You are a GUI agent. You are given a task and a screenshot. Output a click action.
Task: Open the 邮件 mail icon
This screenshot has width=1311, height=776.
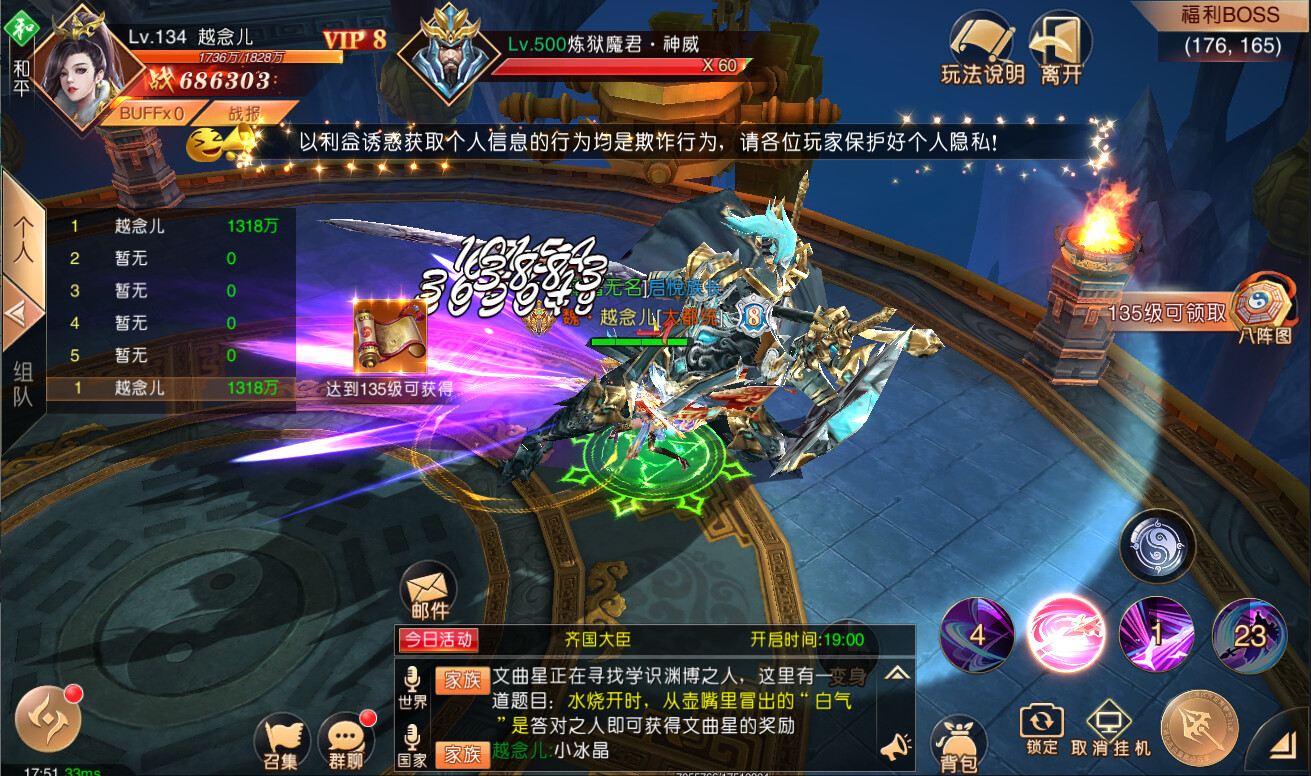coord(428,592)
